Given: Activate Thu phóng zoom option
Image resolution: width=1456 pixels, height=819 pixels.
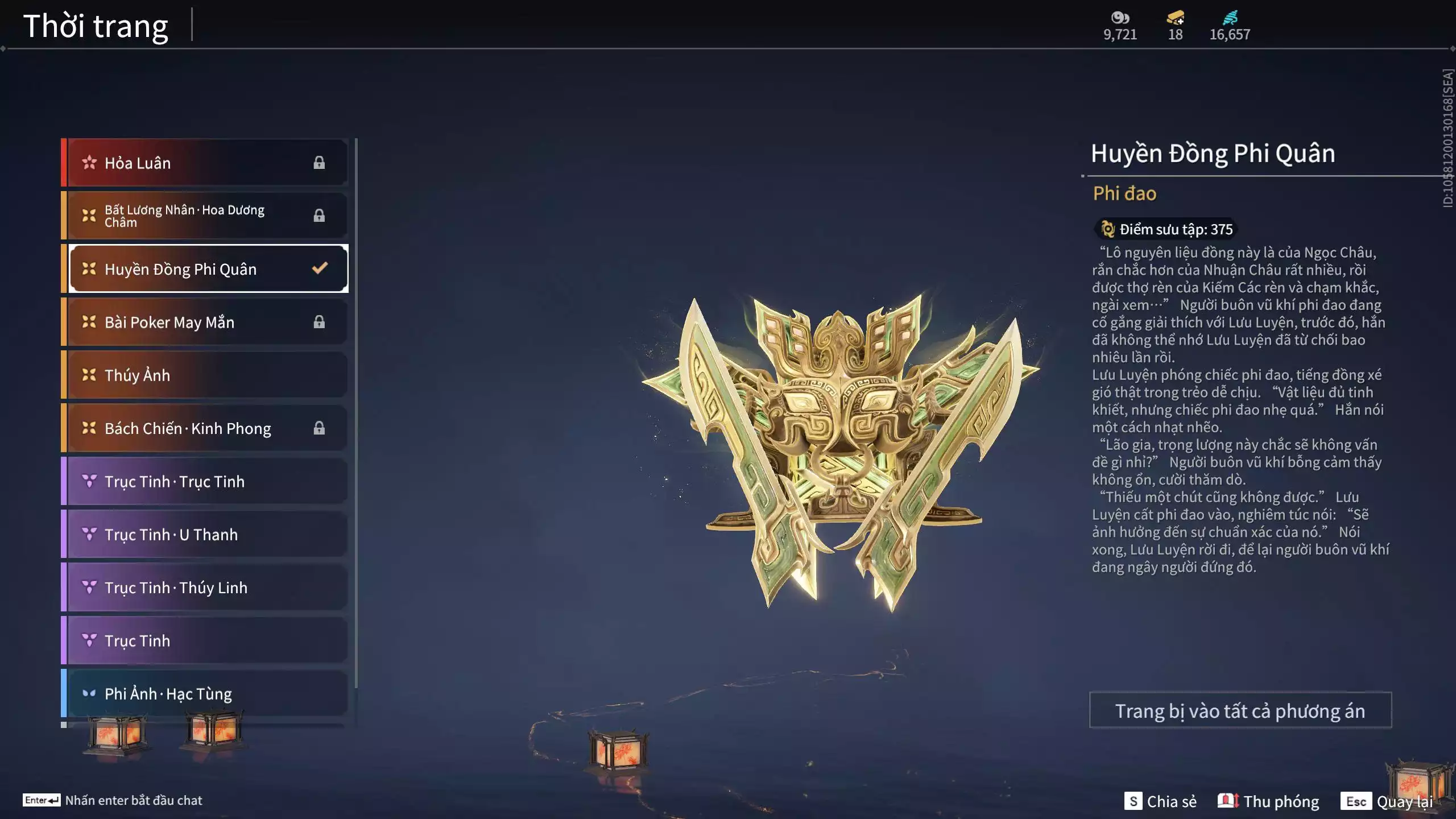Looking at the screenshot, I should (1268, 801).
